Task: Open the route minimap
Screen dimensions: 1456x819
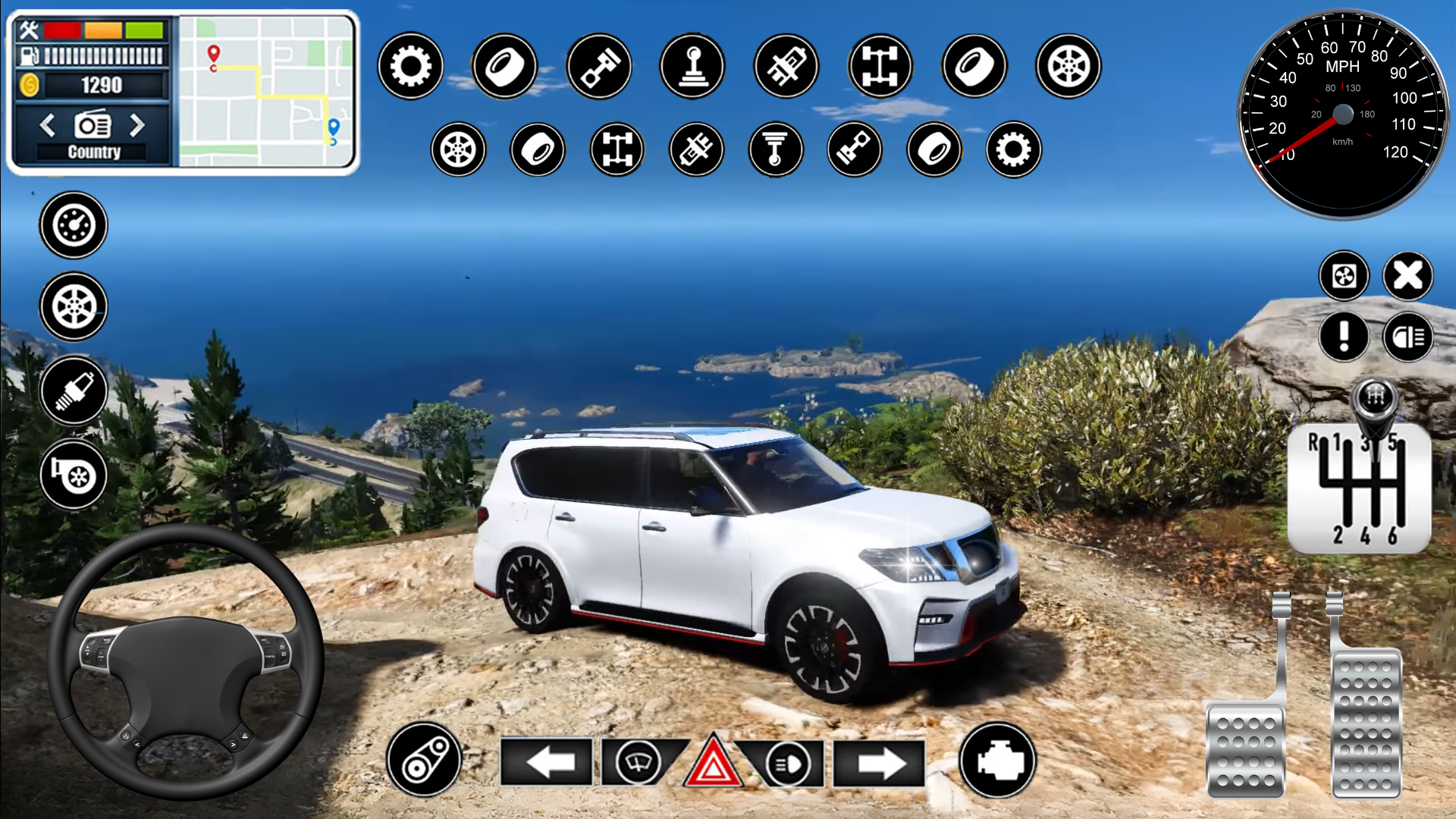Action: point(266,92)
